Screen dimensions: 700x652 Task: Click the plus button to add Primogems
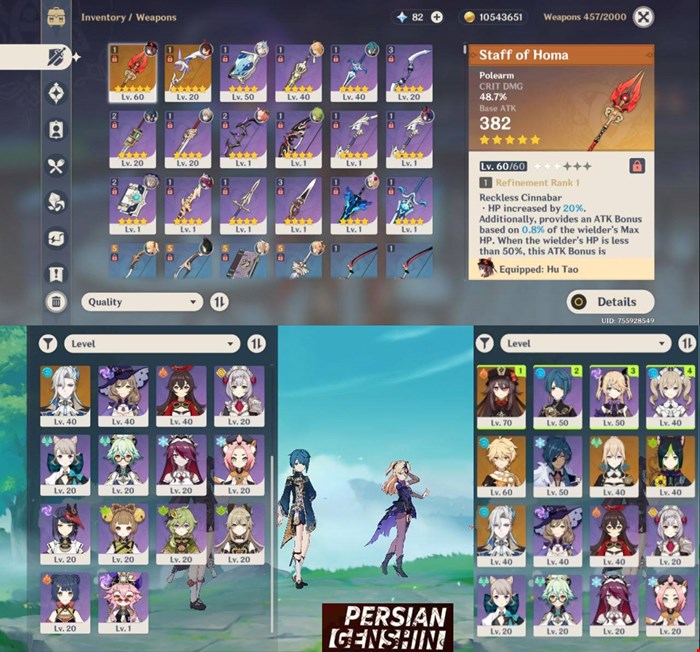coord(436,17)
